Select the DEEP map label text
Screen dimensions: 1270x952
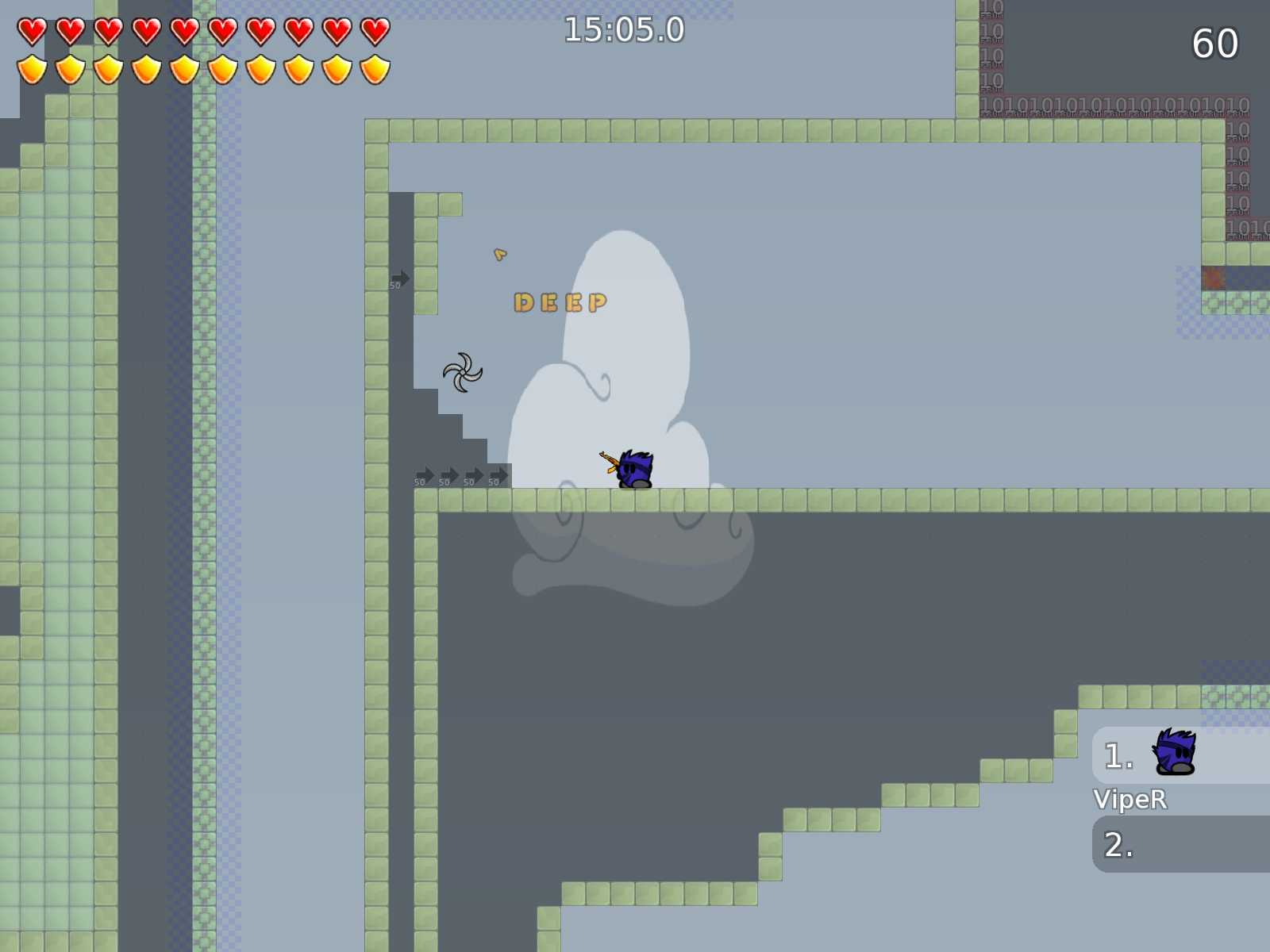(561, 301)
